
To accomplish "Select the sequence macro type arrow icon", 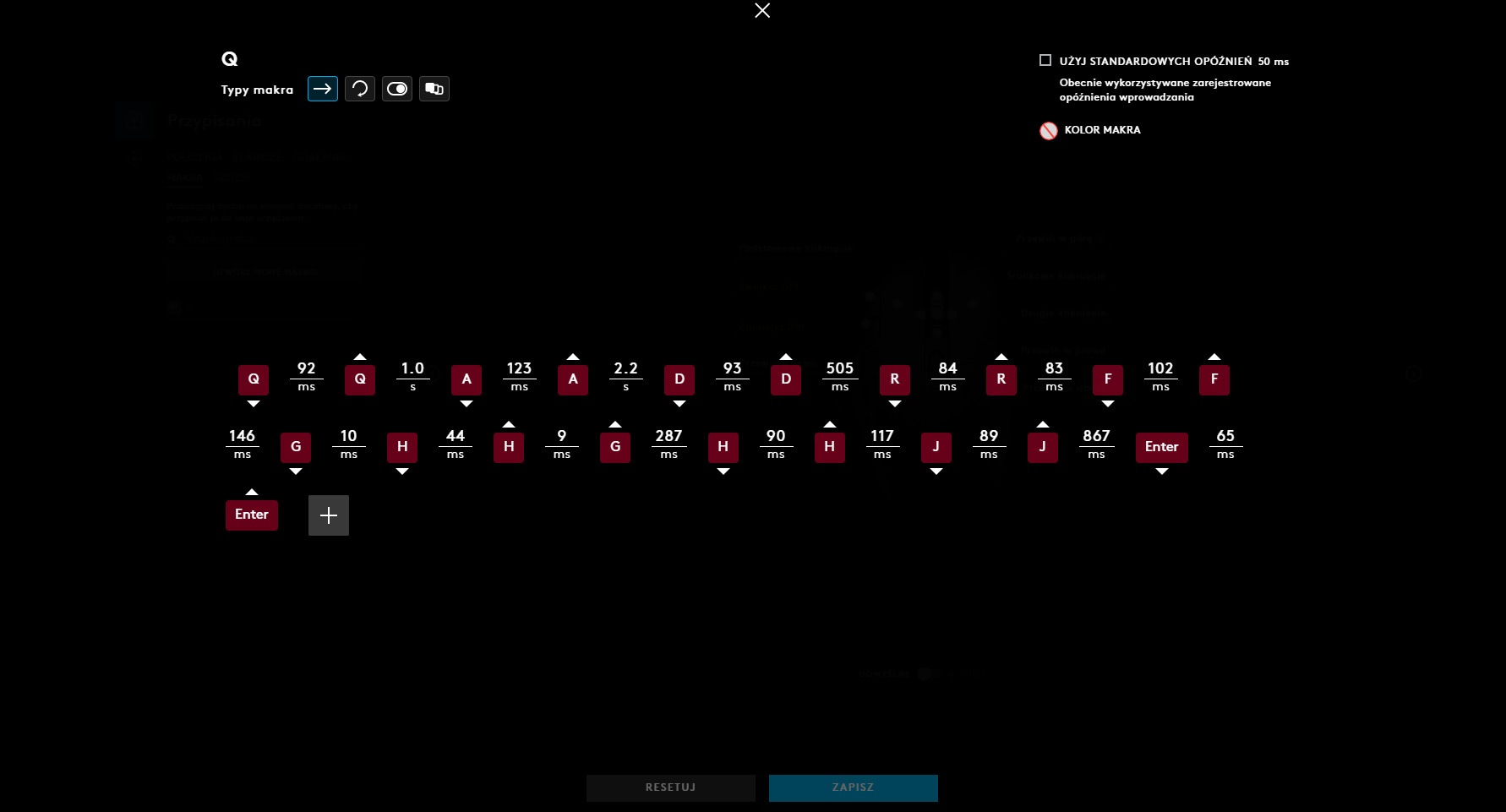I will [322, 89].
